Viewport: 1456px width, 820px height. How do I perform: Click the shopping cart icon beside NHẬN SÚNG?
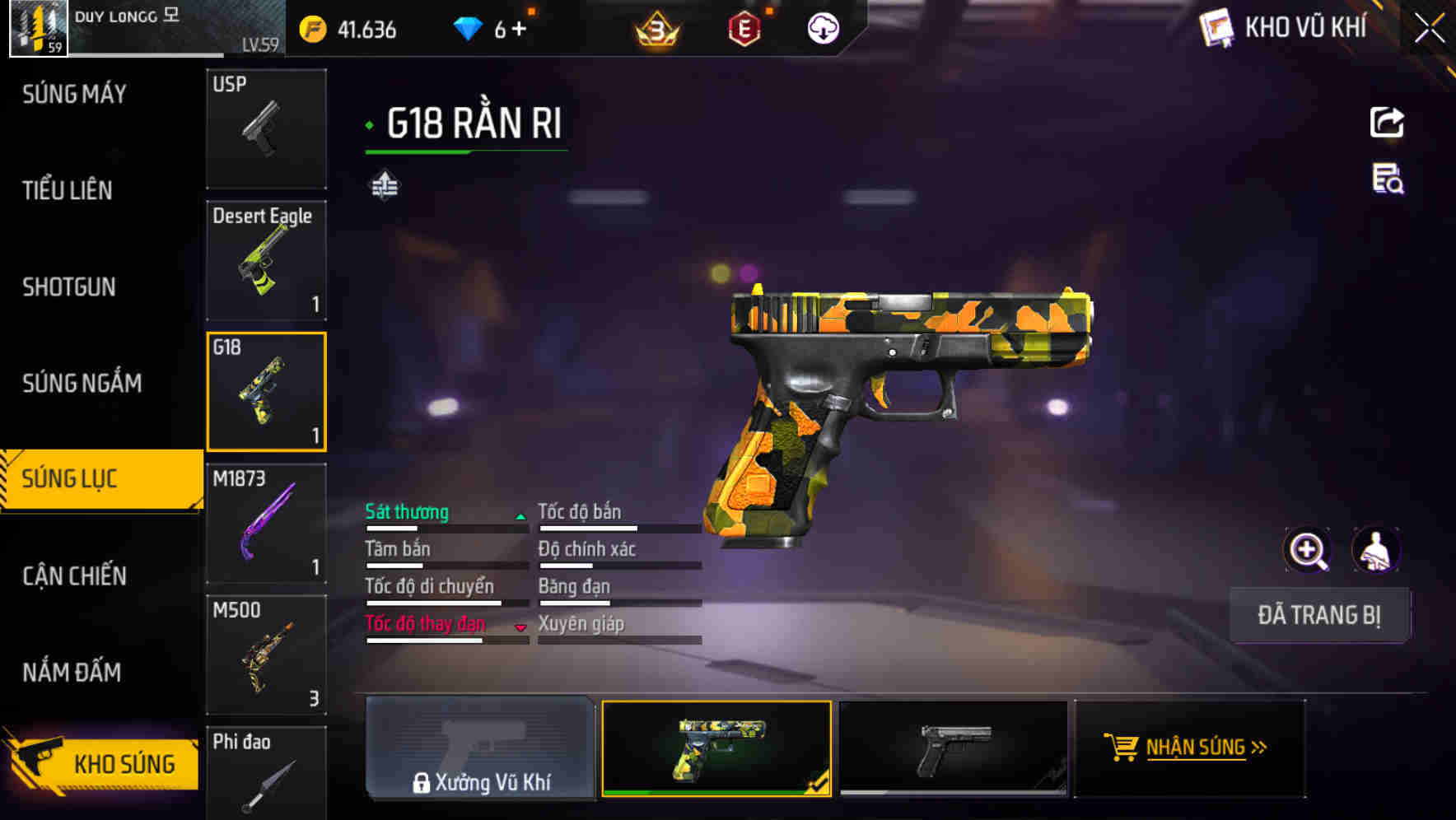pos(1122,748)
